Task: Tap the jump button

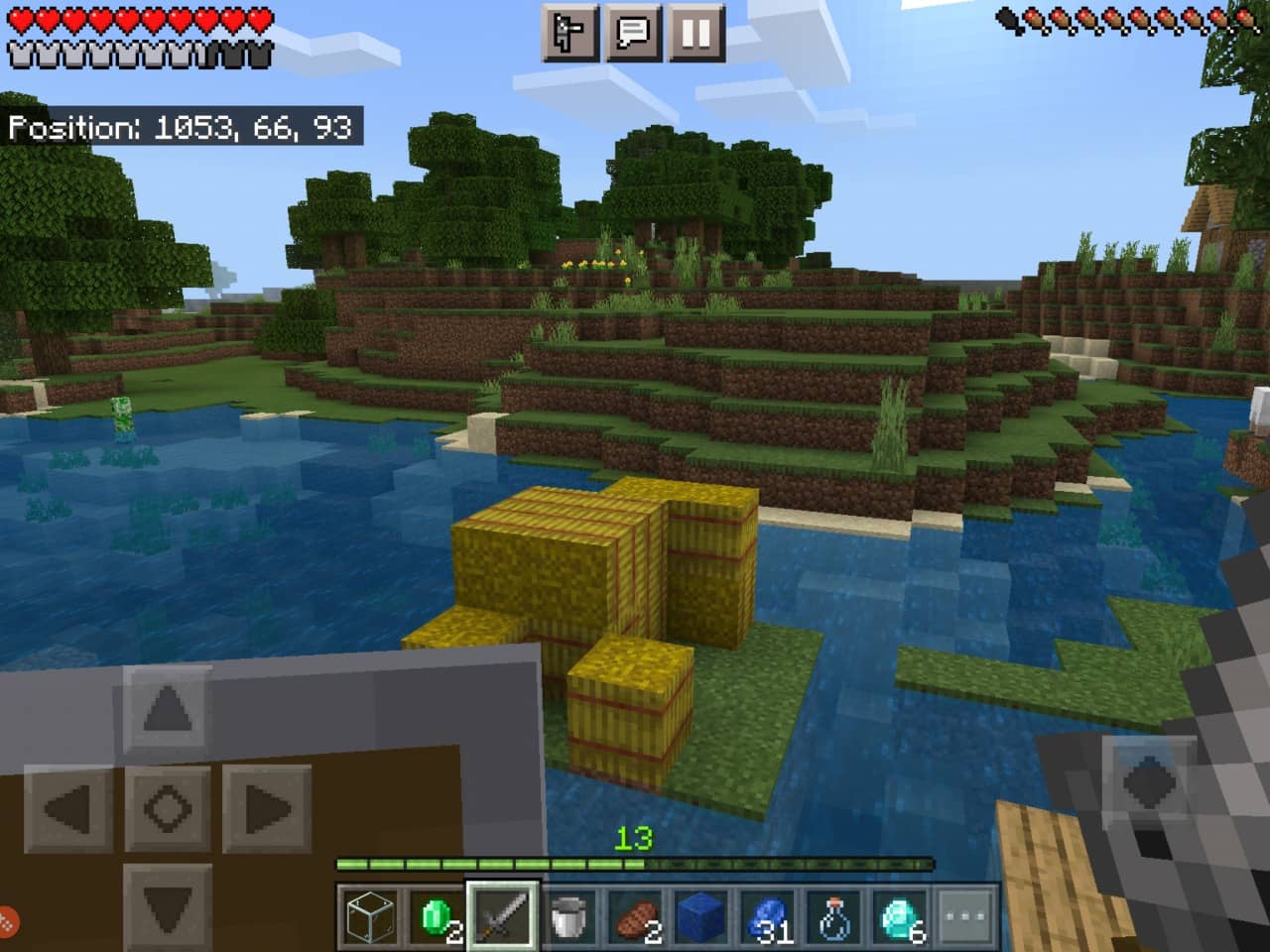Action: [x=1149, y=783]
